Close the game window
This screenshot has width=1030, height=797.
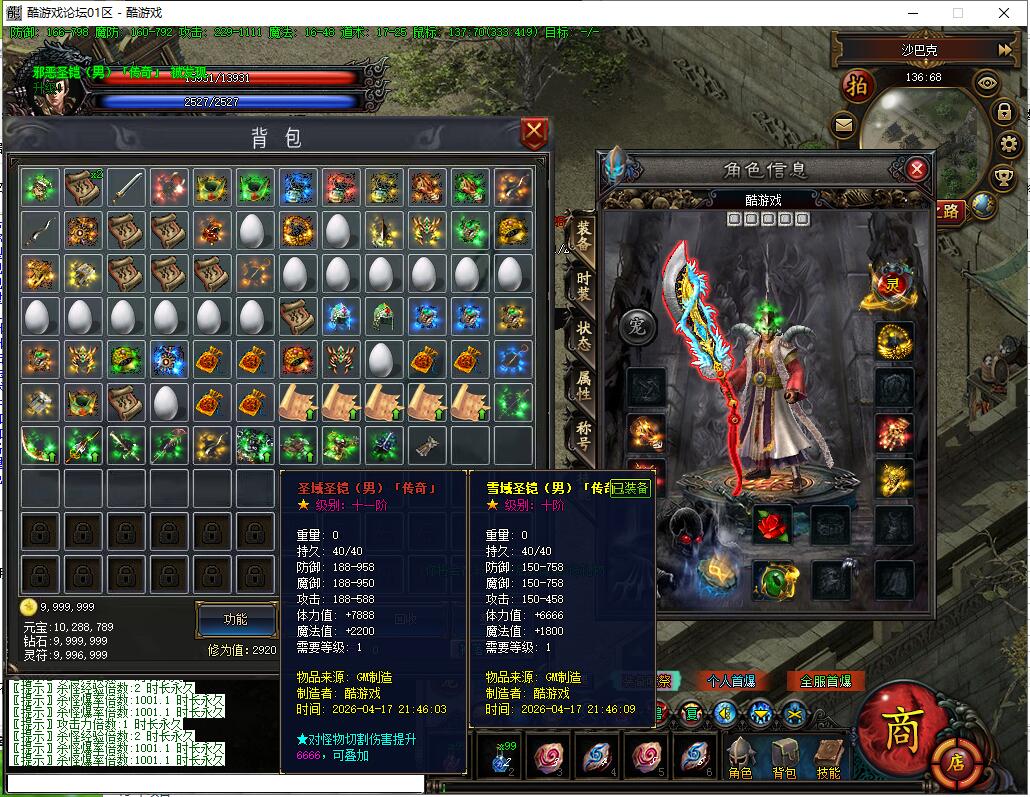[x=1004, y=13]
